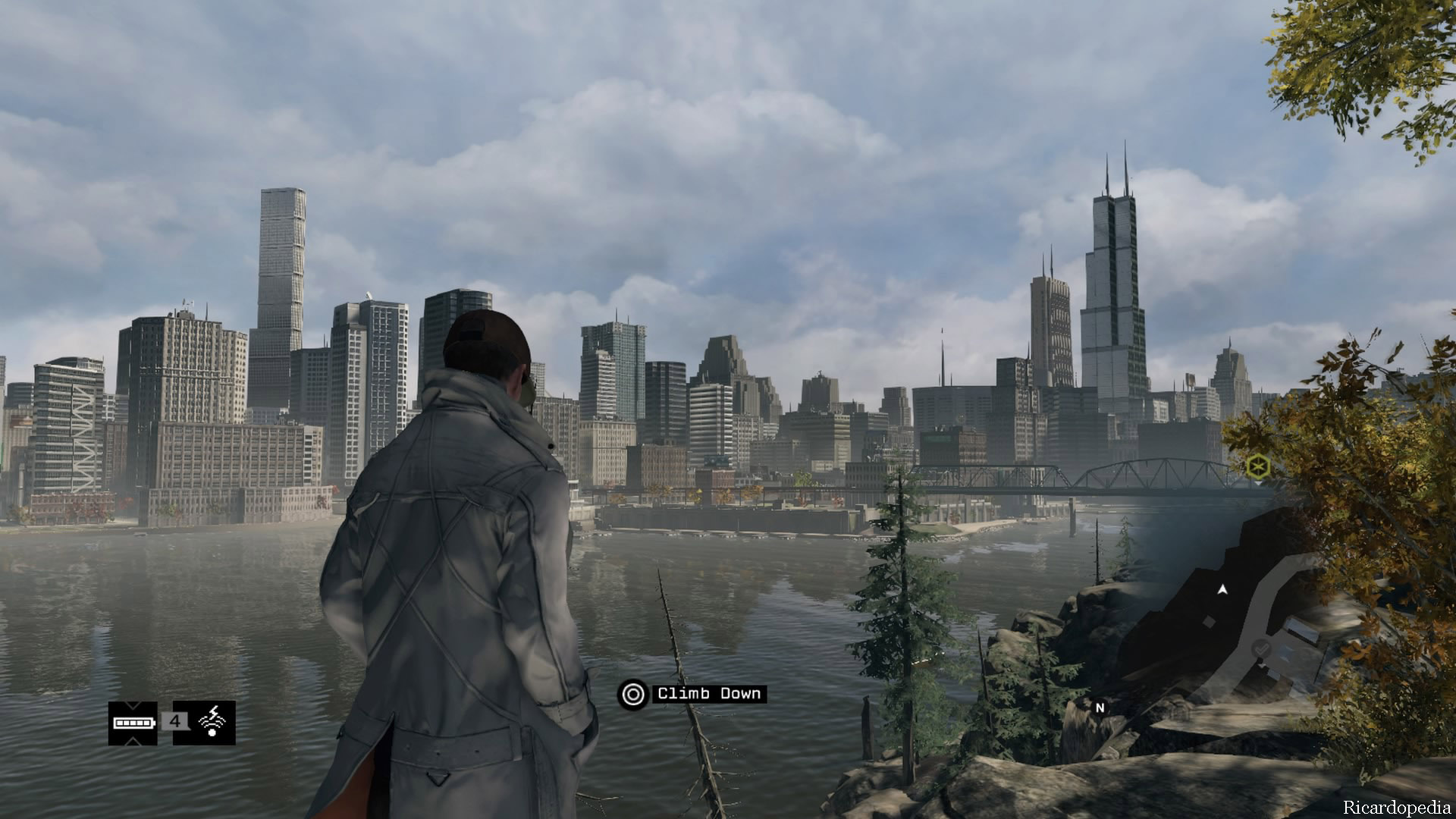Screen dimensions: 1456x819
Task: Click the white player arrow on the minimap
Action: [1222, 588]
